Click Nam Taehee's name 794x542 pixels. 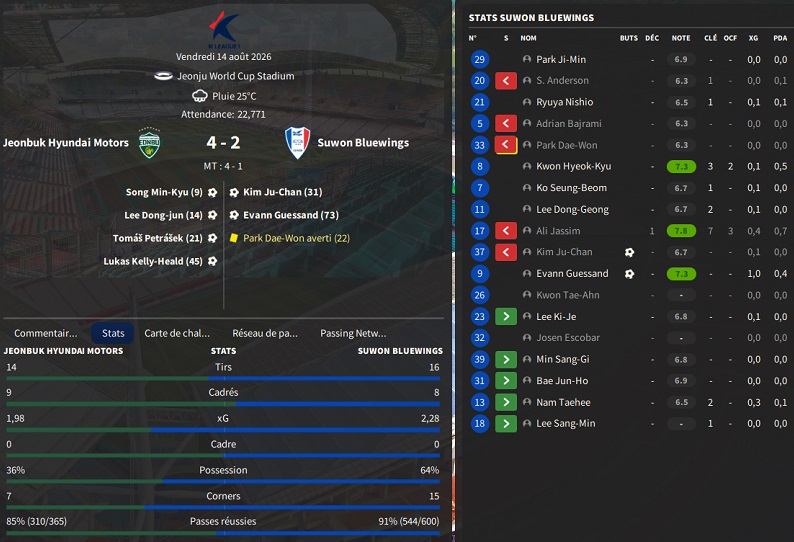tap(563, 402)
